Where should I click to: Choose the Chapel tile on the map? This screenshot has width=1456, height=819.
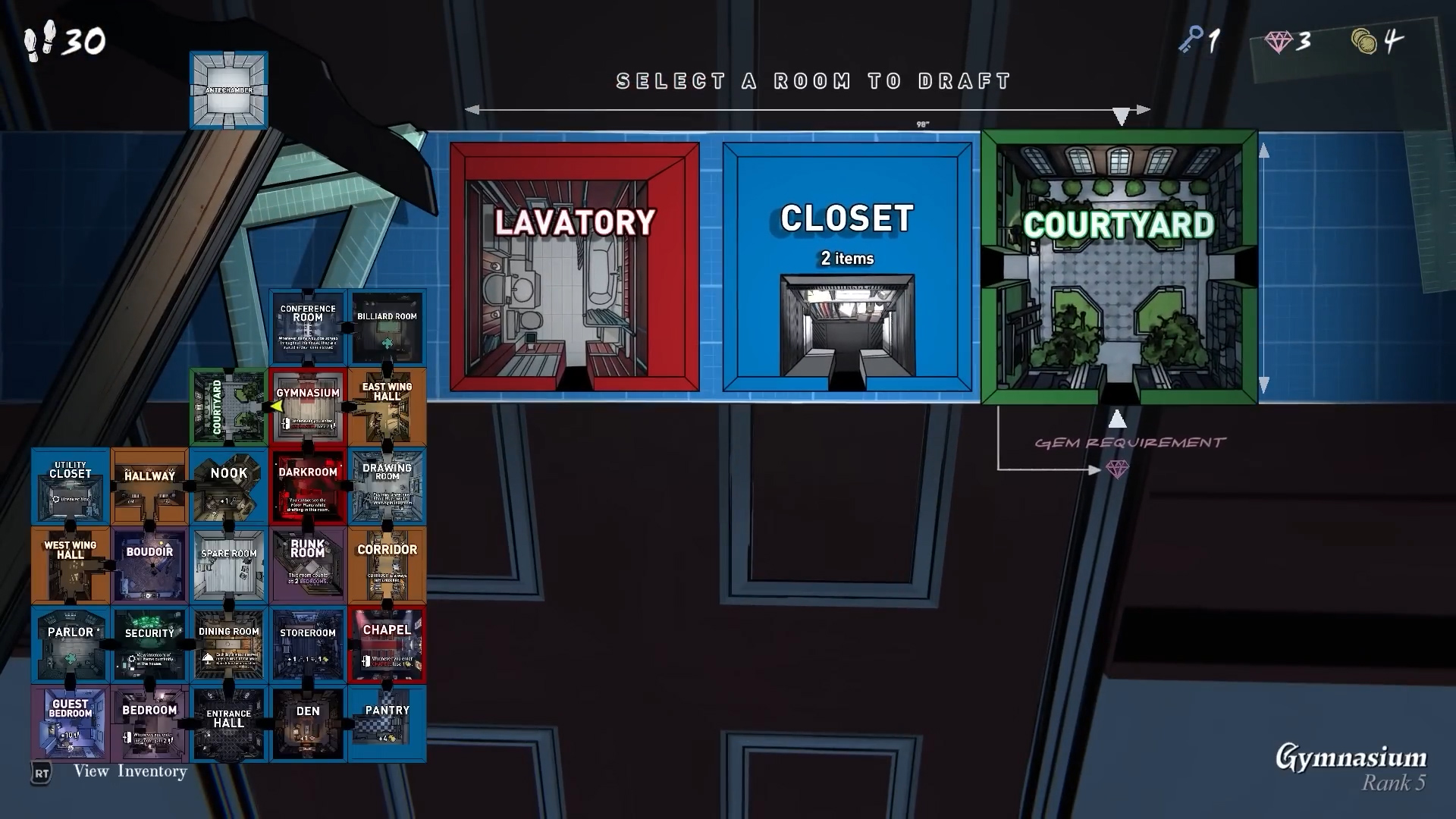(387, 645)
